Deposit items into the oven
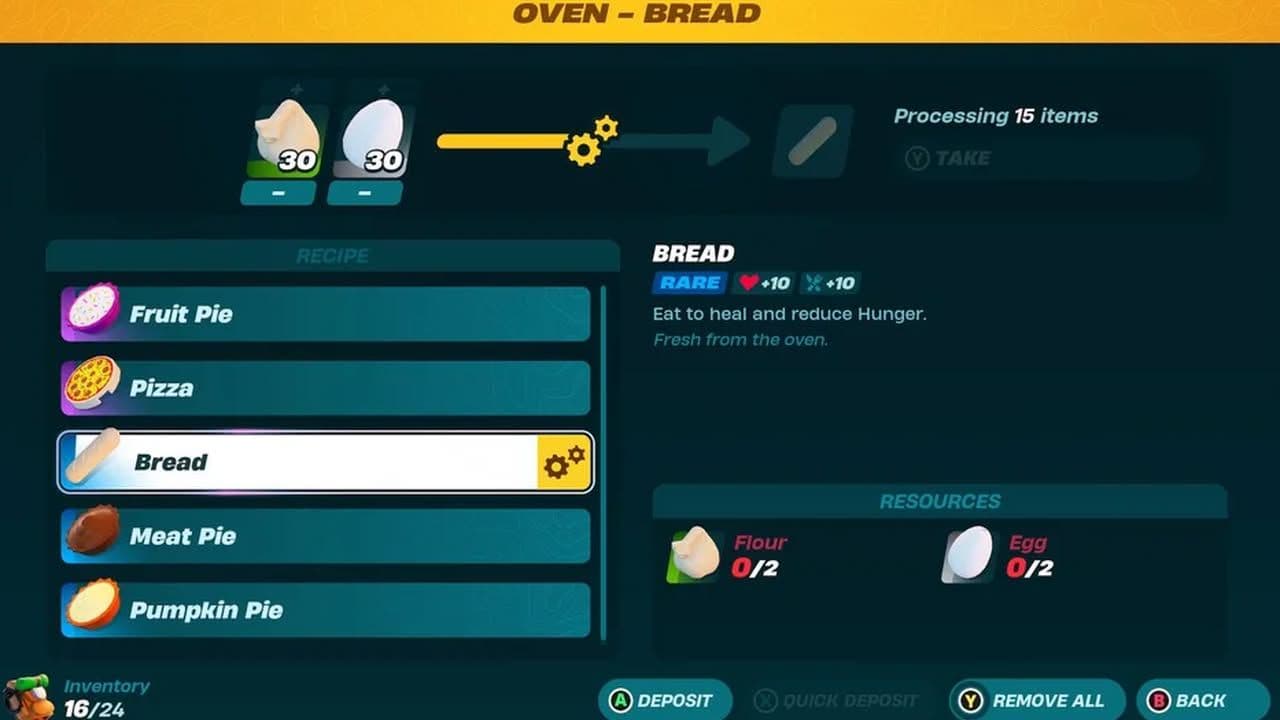The image size is (1280, 720). pyautogui.click(x=664, y=700)
